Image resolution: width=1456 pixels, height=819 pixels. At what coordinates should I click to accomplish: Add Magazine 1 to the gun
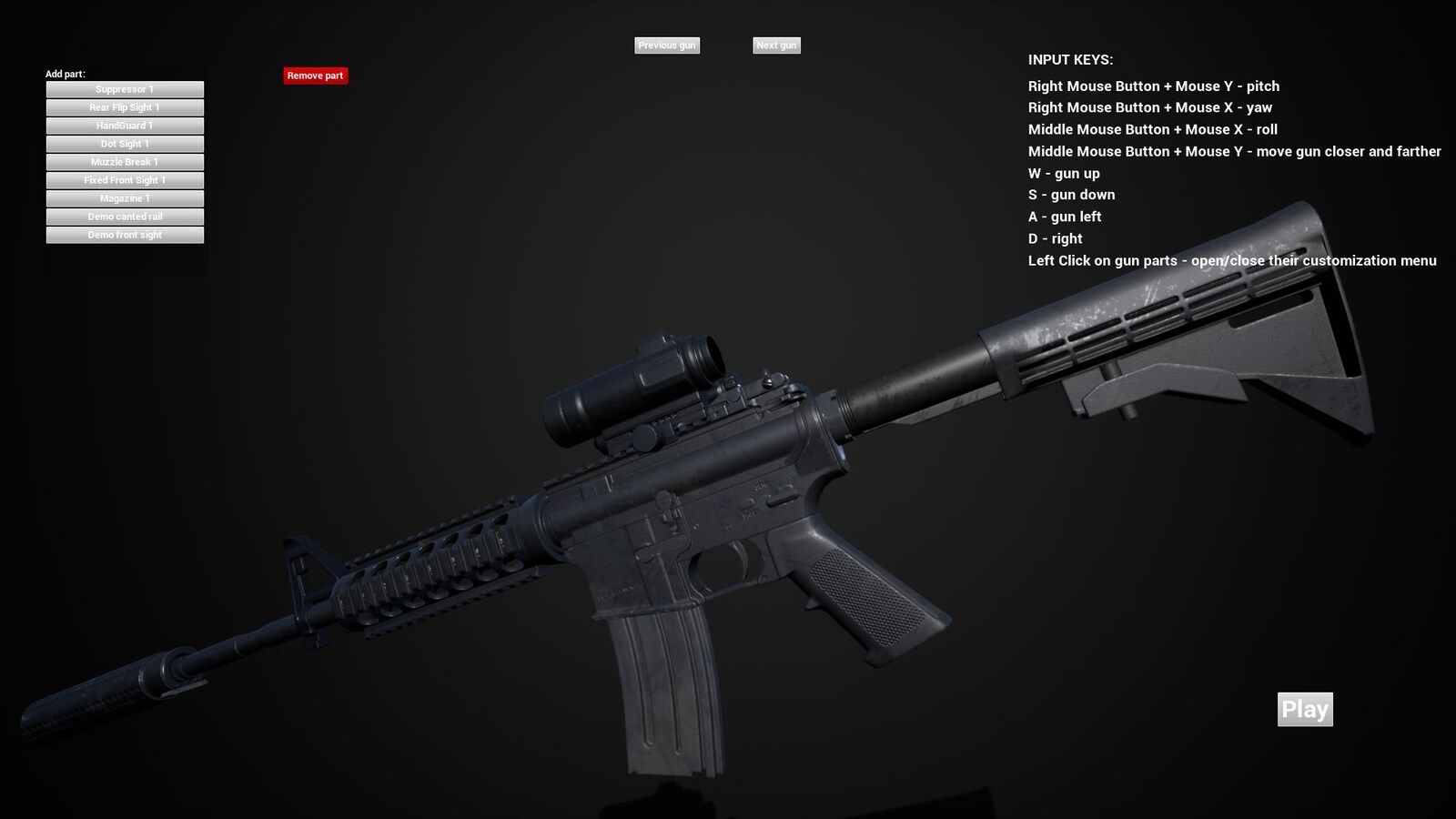125,197
